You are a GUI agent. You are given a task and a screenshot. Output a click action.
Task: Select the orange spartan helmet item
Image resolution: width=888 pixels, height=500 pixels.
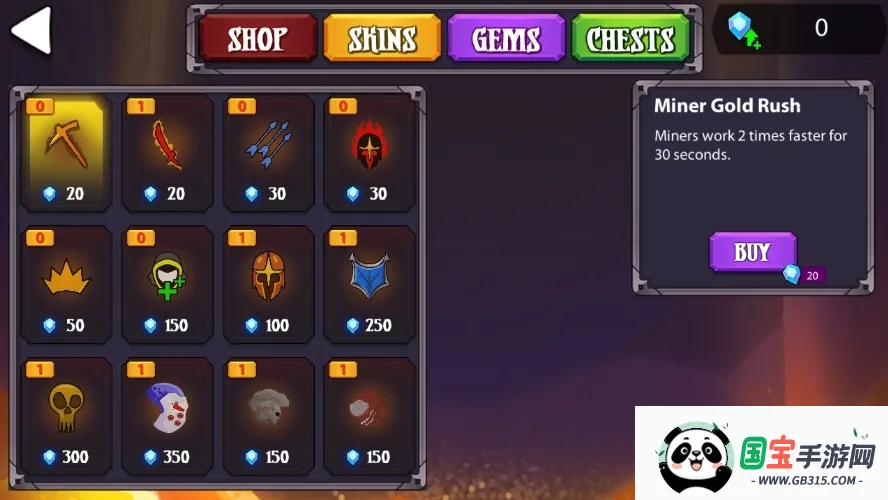coord(268,285)
